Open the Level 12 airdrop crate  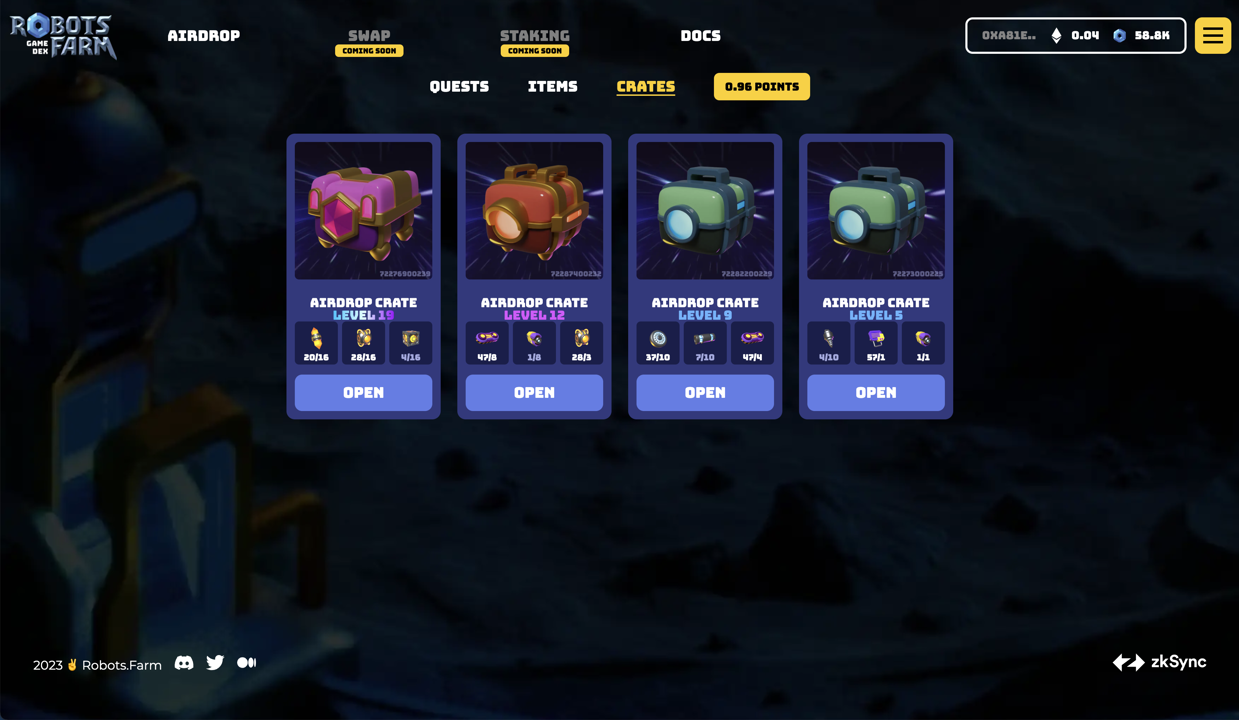tap(534, 393)
